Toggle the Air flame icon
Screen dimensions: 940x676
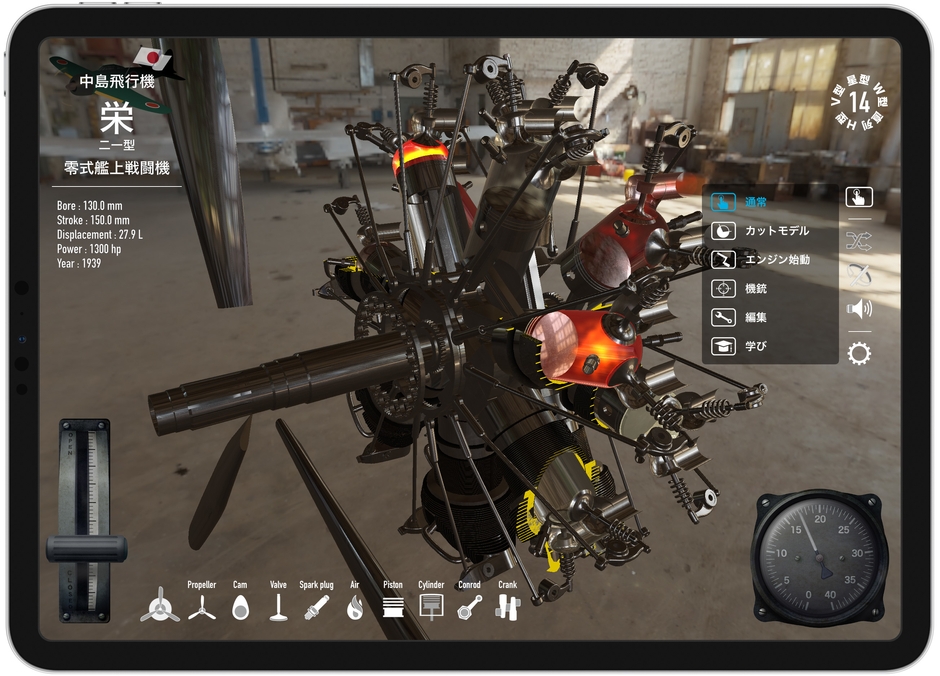[x=355, y=606]
